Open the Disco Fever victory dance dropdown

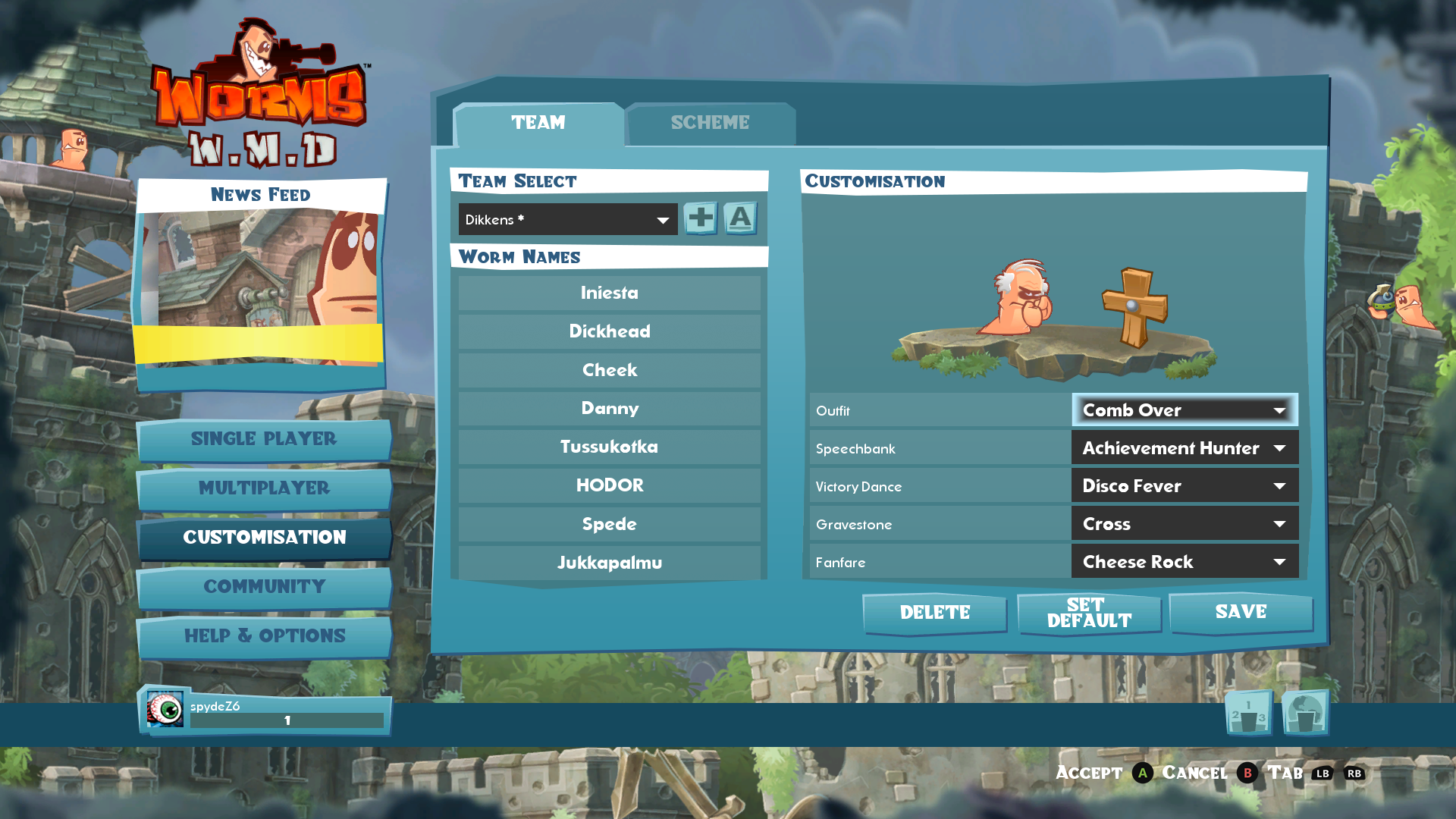(x=1185, y=486)
